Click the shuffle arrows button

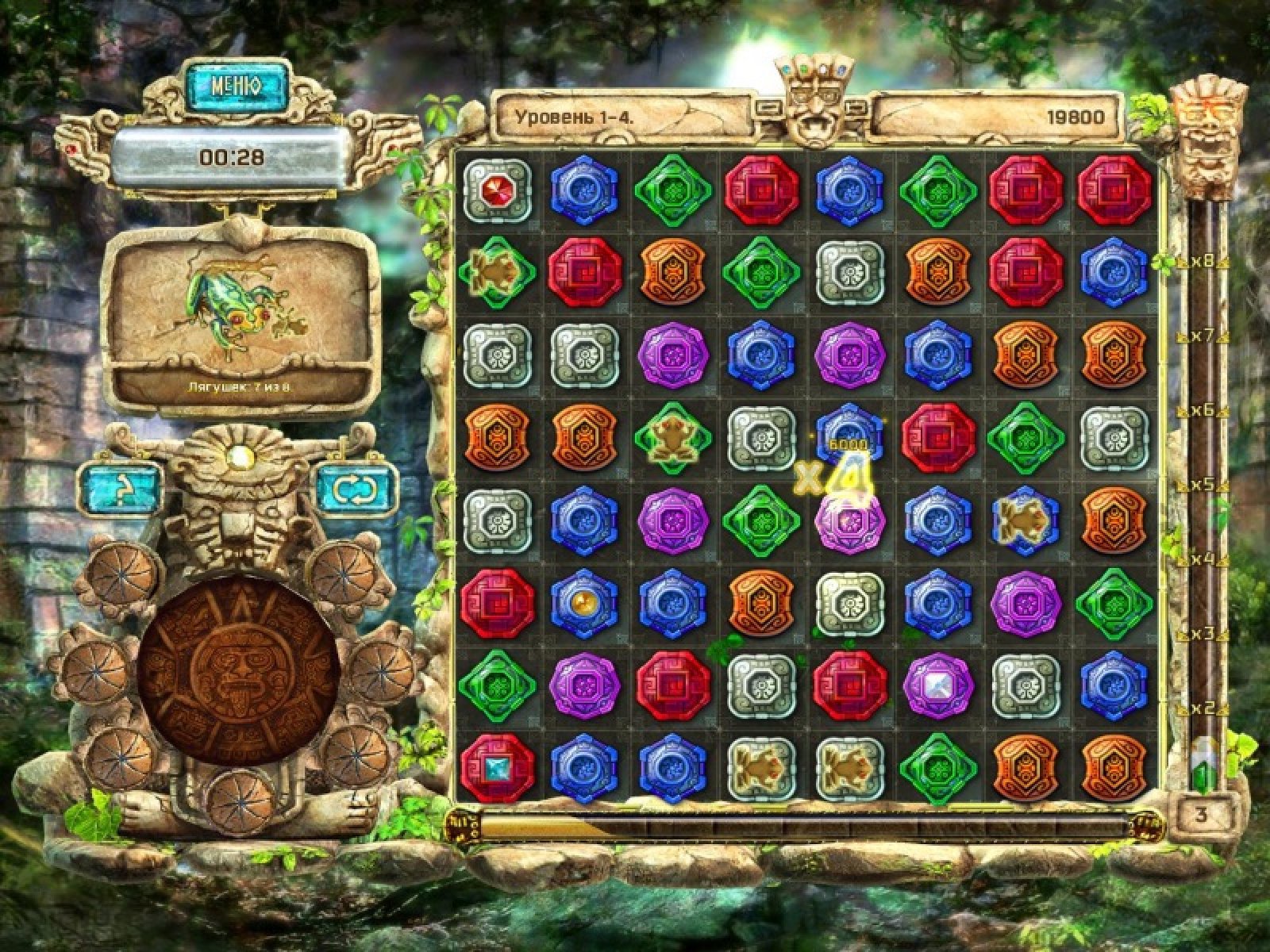pos(355,489)
